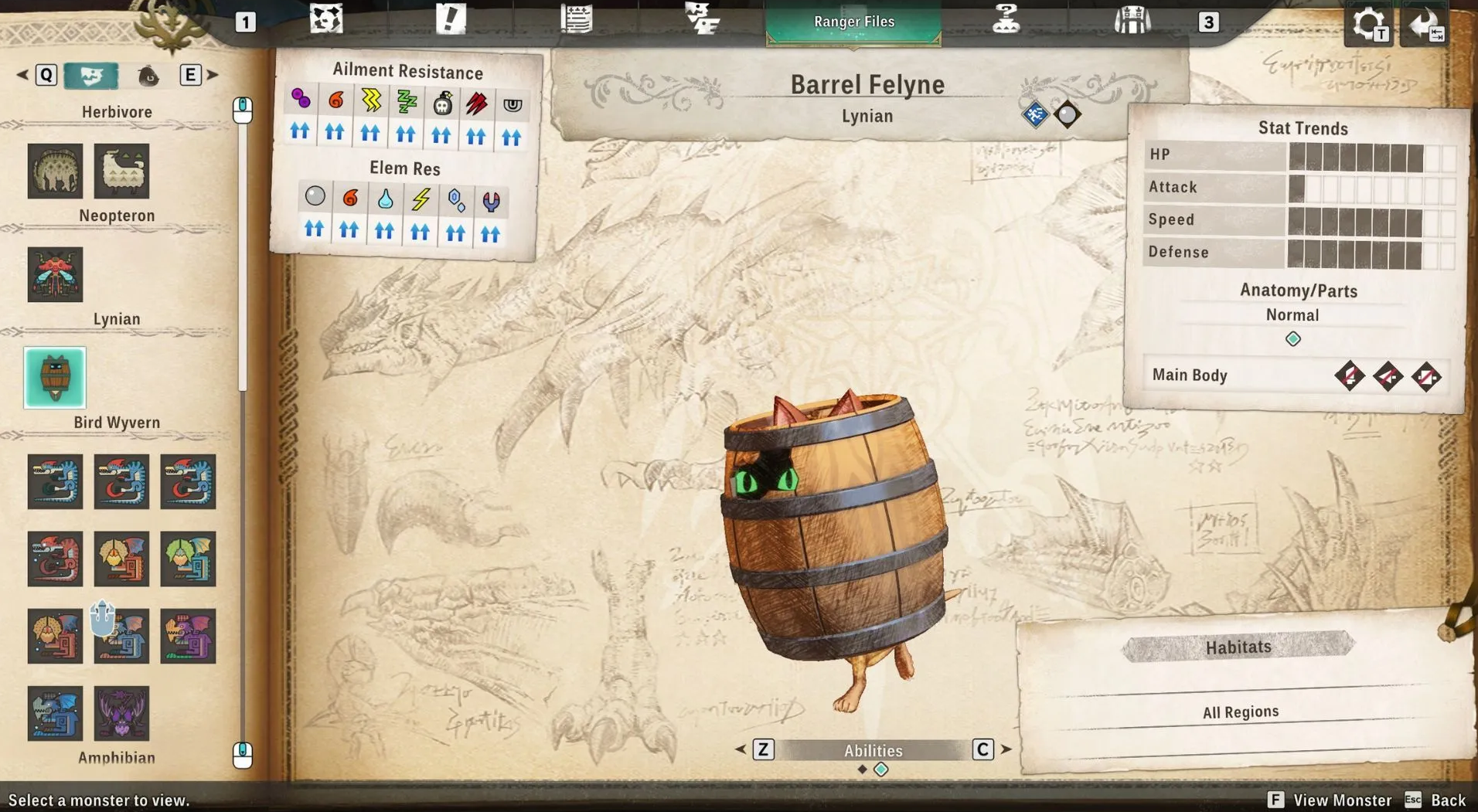The image size is (1478, 812).
Task: Click the return arrow icon at top right
Action: 1425,25
